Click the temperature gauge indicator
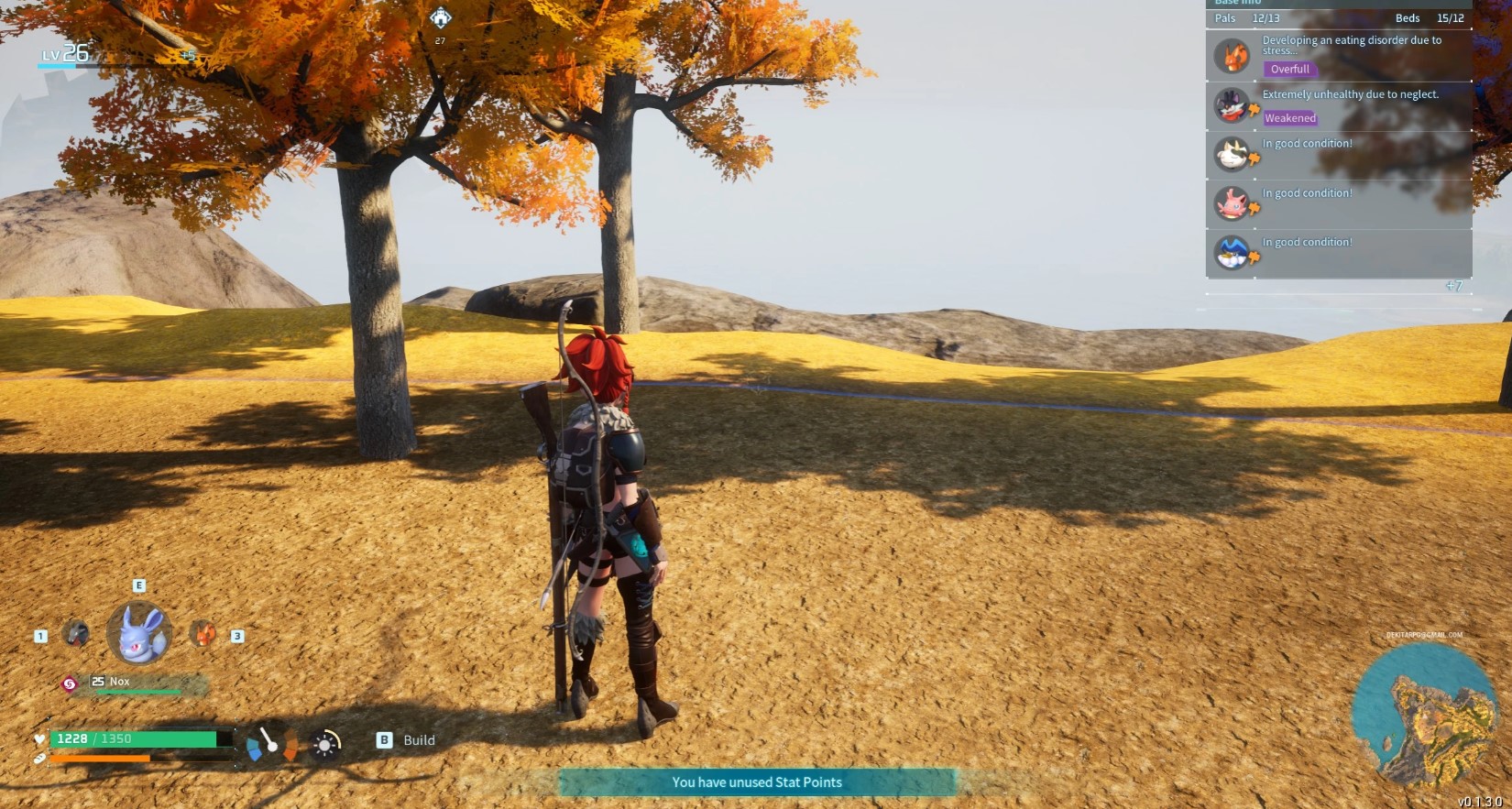Viewport: 1512px width, 809px height. point(271,743)
